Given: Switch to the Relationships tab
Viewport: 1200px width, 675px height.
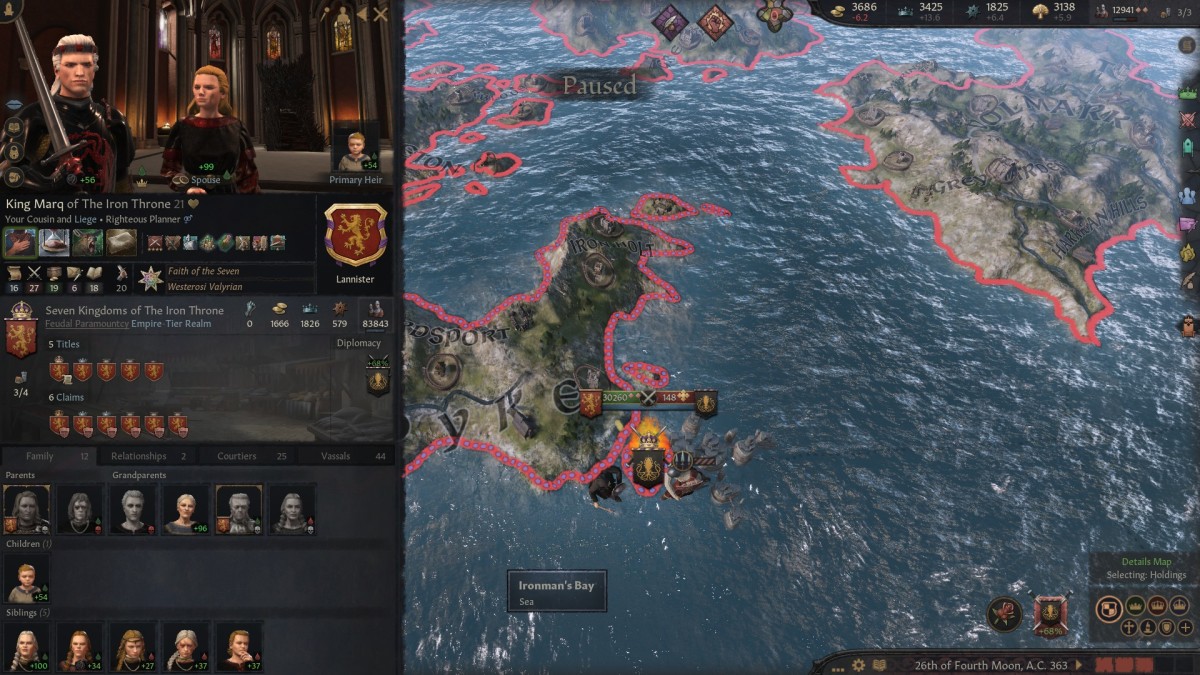Looking at the screenshot, I should (x=138, y=456).
